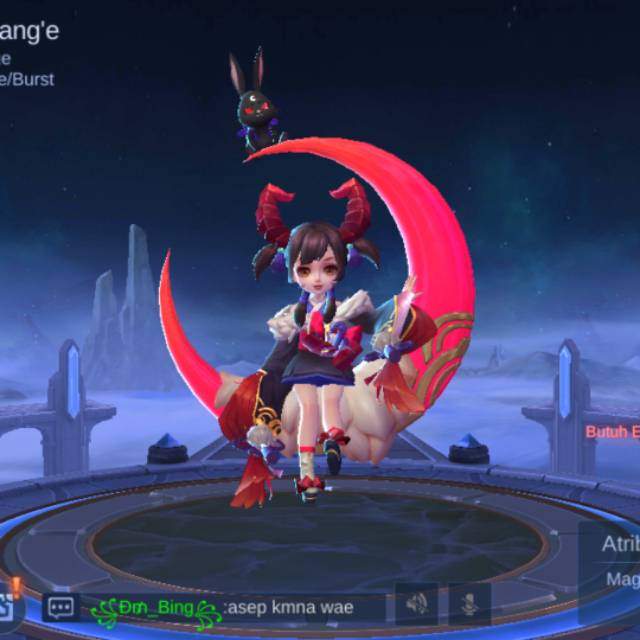The image size is (640, 640).
Task: Toggle the muted microphone button
Action: click(468, 603)
